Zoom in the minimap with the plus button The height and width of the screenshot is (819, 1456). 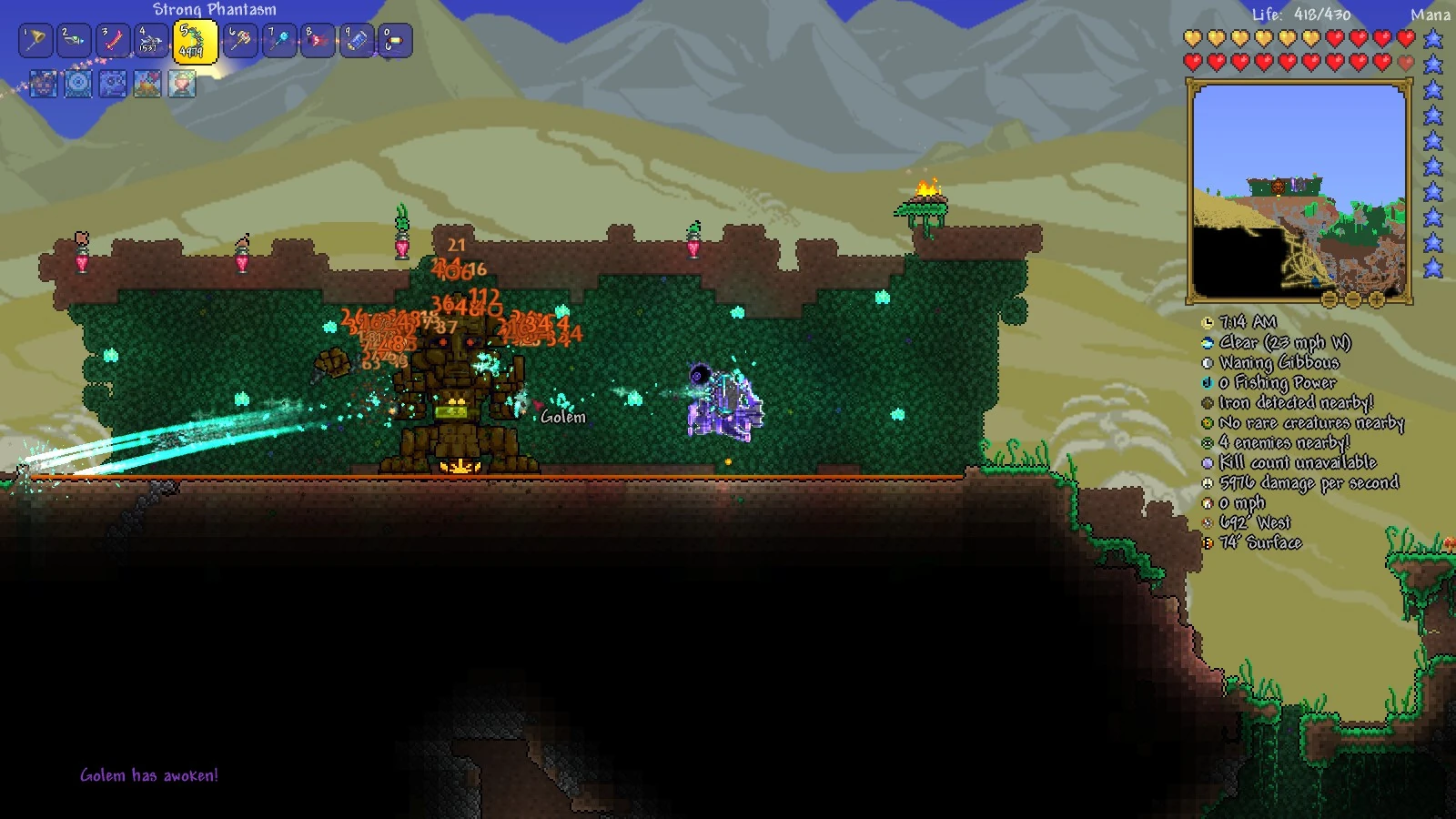click(1377, 300)
